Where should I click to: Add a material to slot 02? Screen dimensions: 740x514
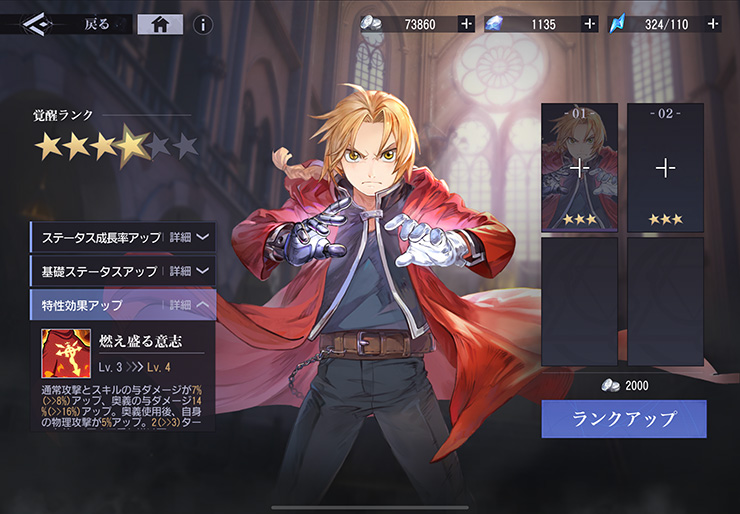(665, 167)
